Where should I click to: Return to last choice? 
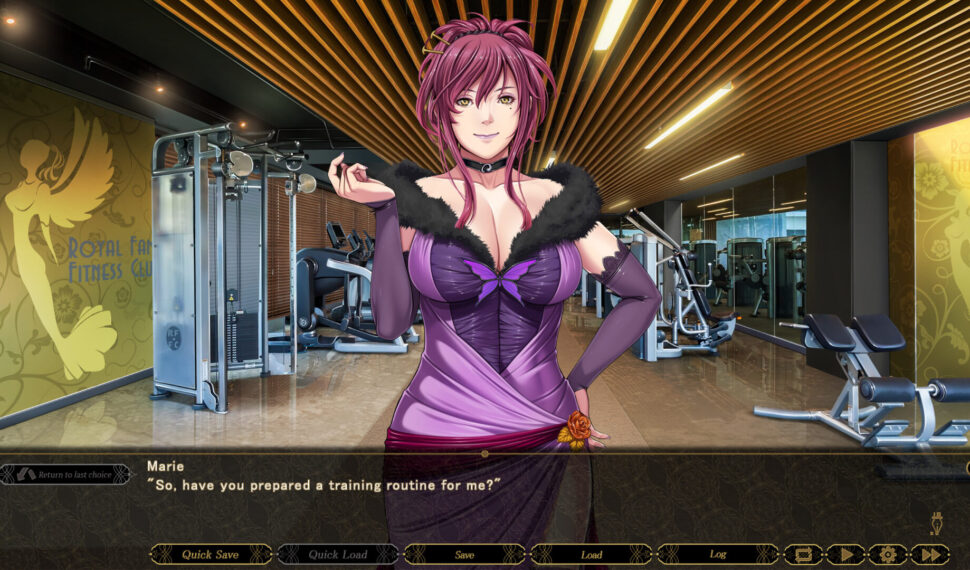(67, 474)
